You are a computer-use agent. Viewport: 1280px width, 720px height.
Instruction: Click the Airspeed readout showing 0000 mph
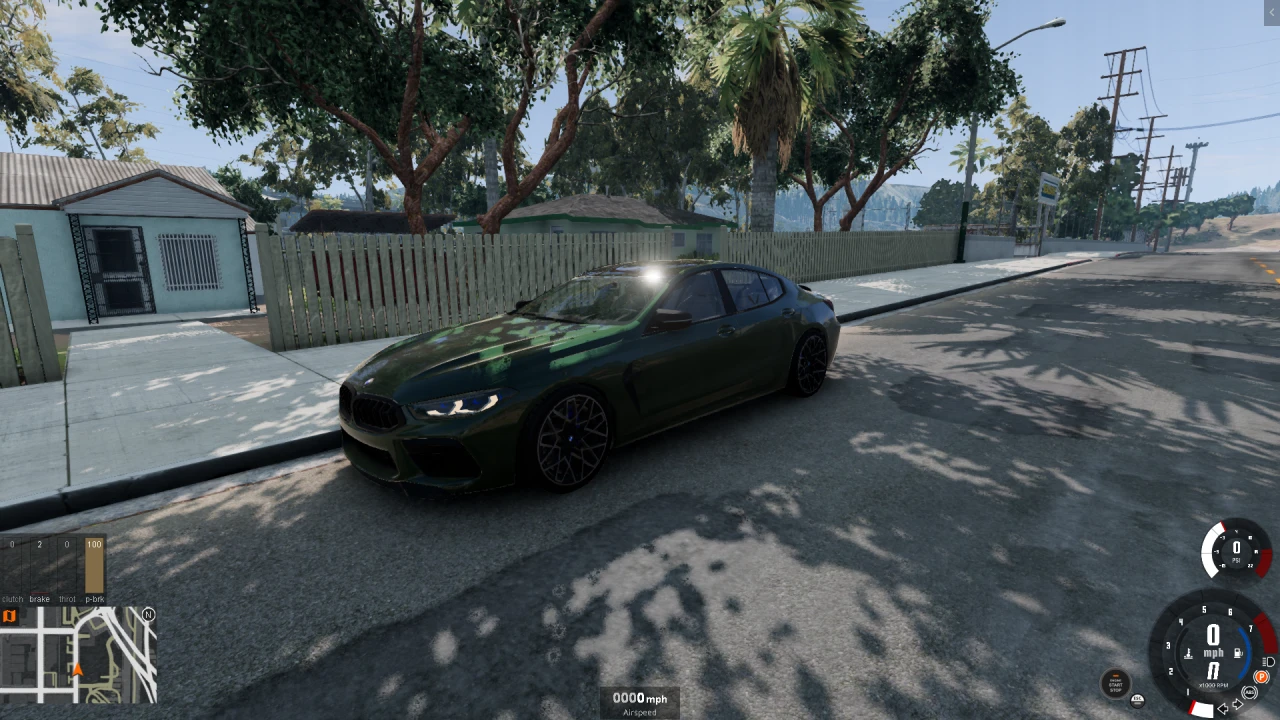639,698
